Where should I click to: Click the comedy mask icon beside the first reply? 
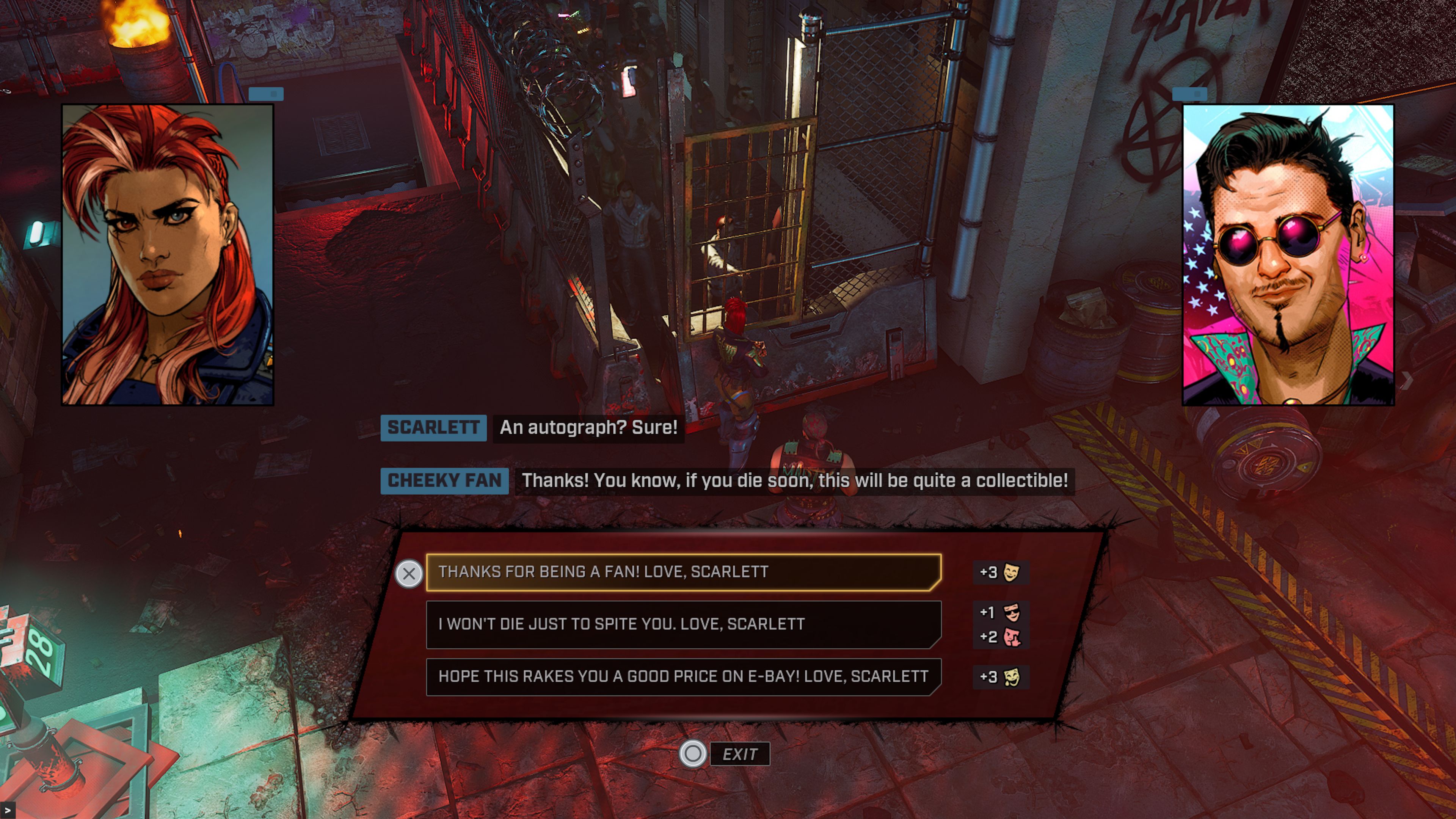1011,573
